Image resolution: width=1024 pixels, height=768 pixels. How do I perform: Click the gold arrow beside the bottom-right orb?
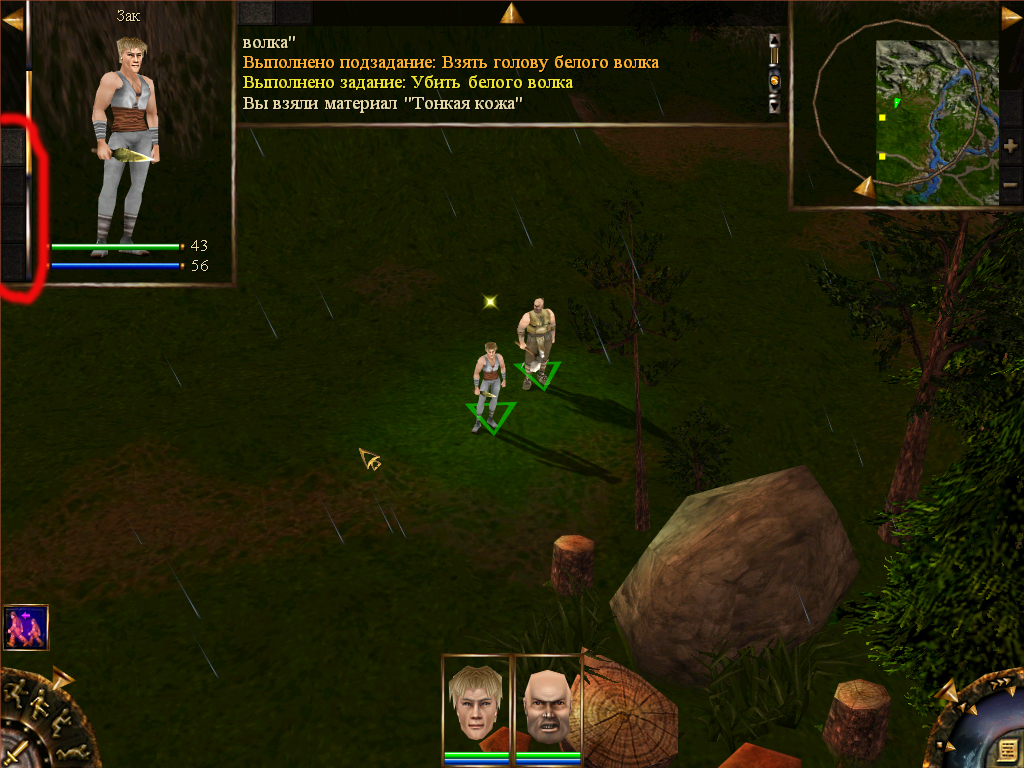(949, 691)
